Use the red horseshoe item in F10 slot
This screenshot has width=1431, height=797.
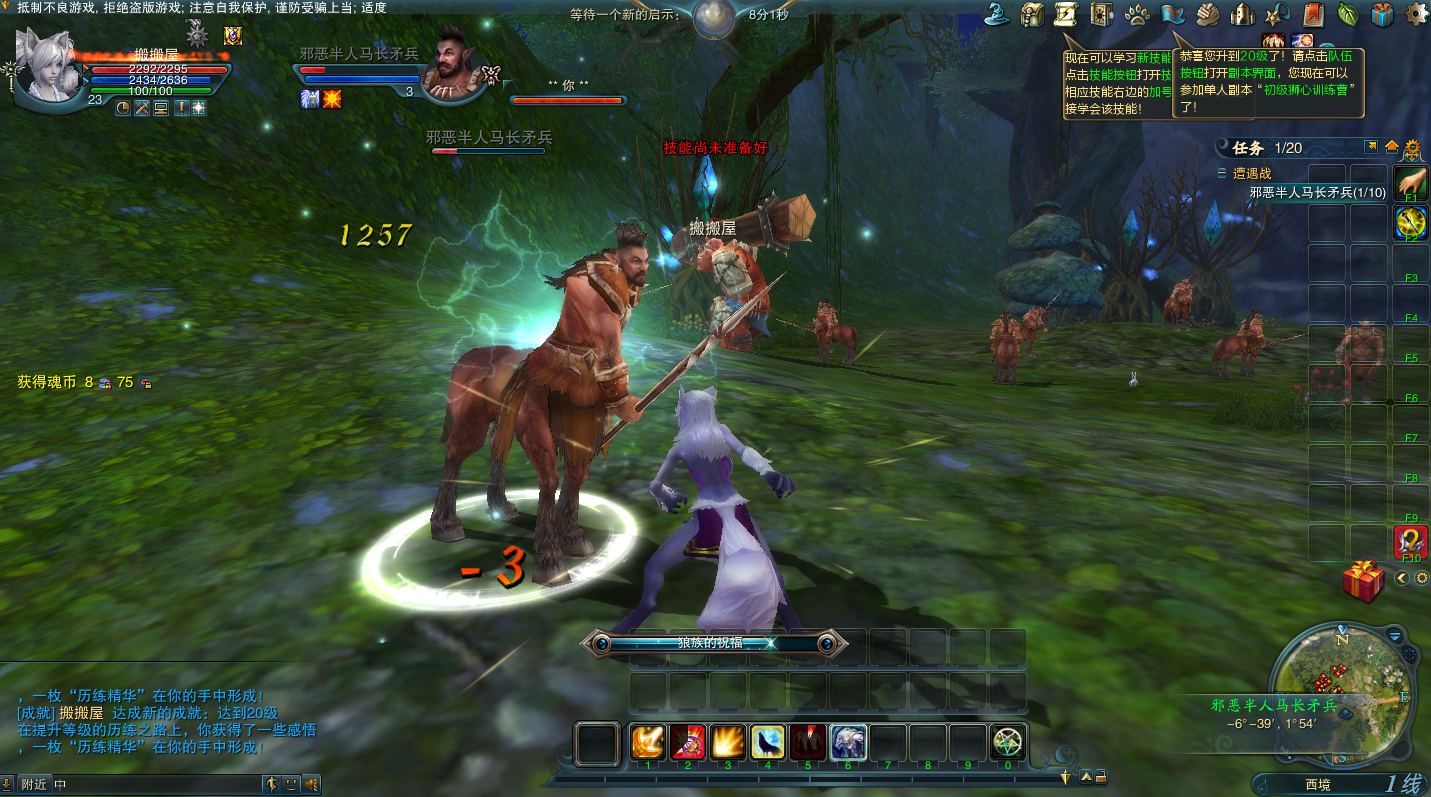point(1411,542)
